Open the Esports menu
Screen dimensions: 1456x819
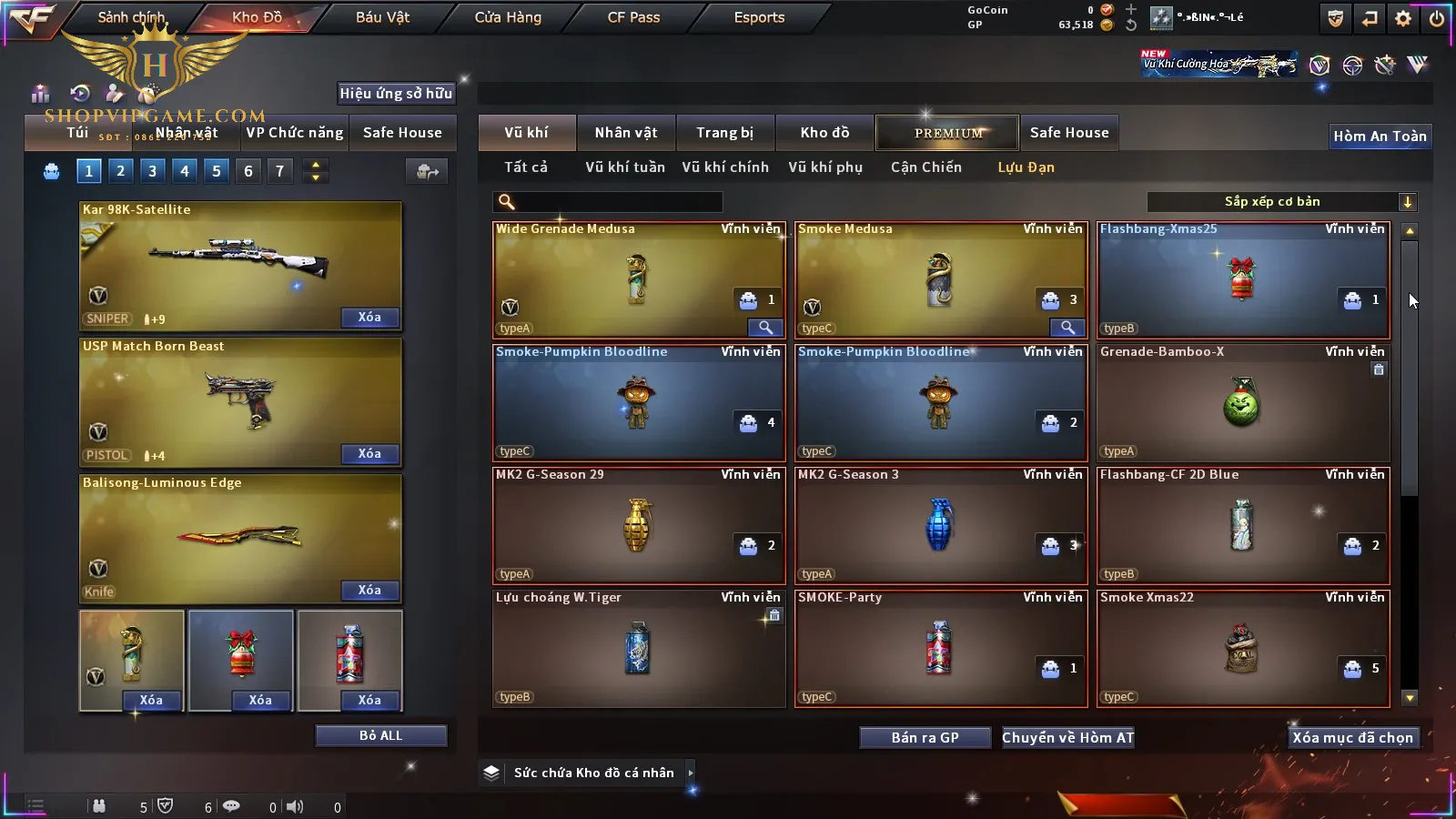pyautogui.click(x=759, y=17)
